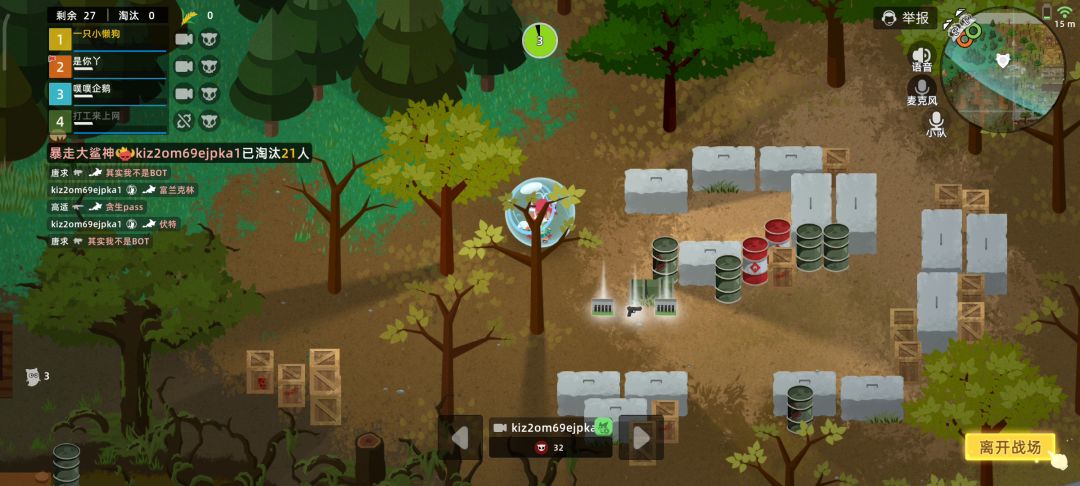Click the animal face icon beside 一只小懒狗
The width and height of the screenshot is (1080, 486).
click(x=209, y=39)
